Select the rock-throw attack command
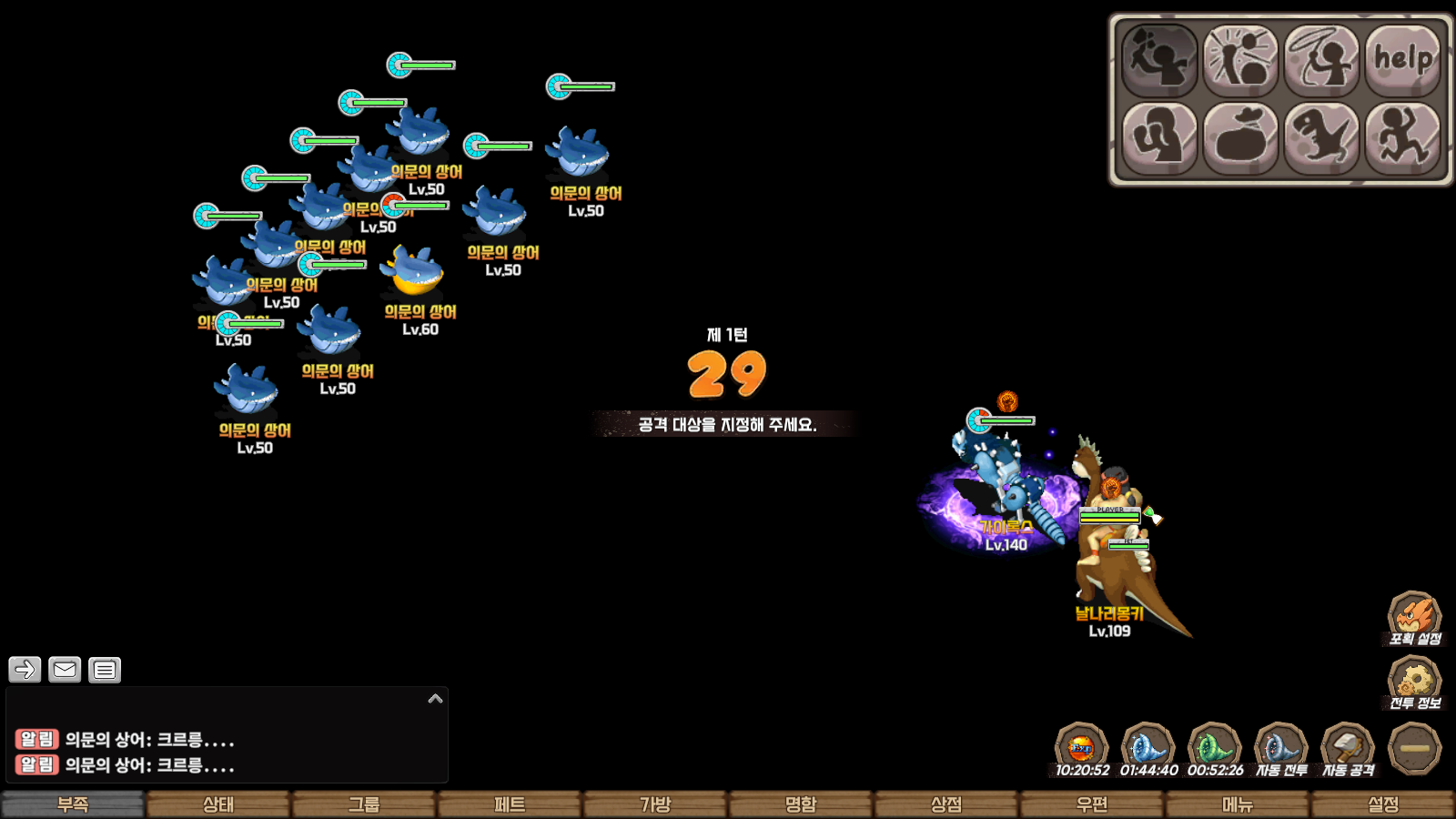1456x819 pixels. [1158, 60]
